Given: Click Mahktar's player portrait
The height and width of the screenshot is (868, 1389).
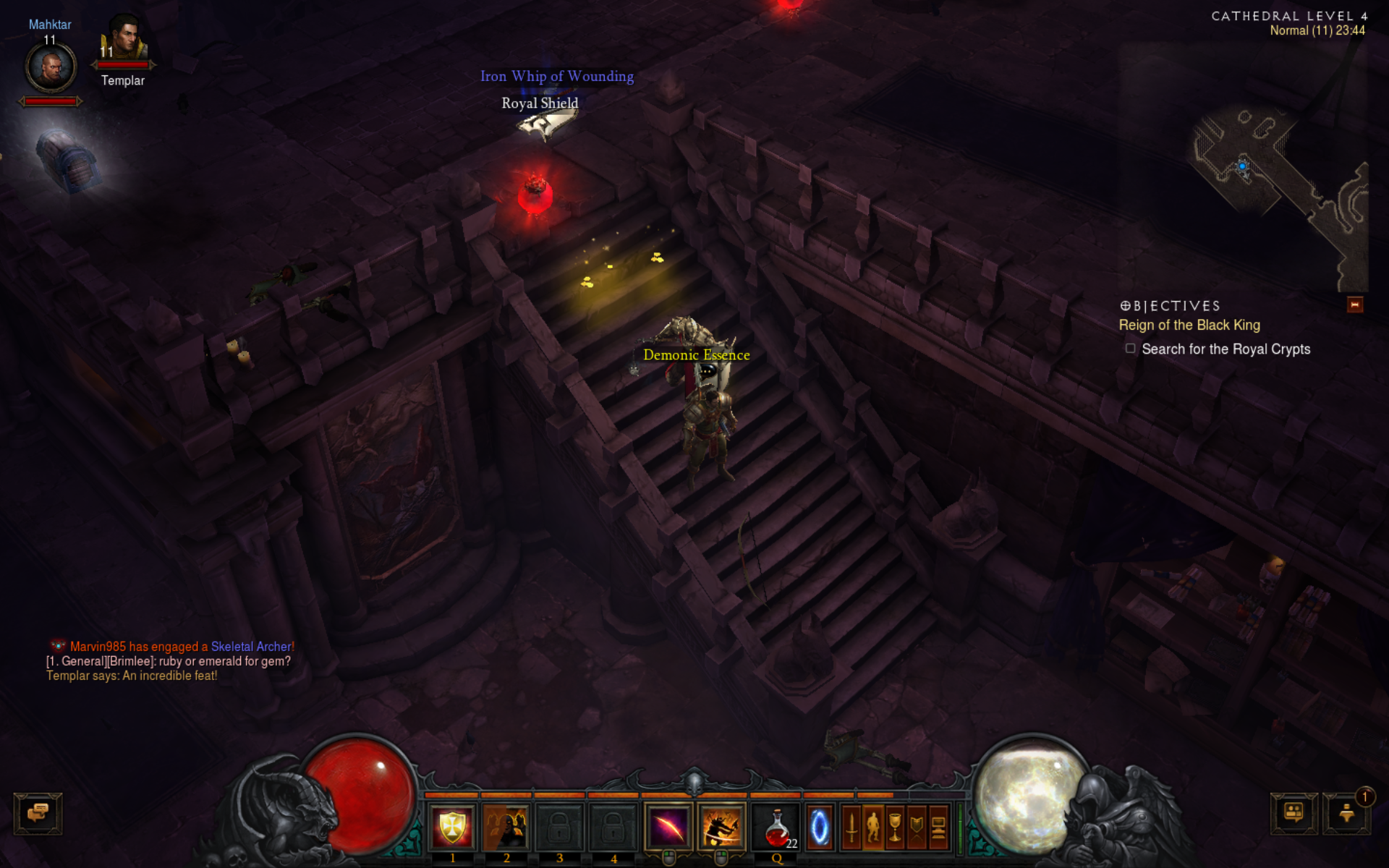Looking at the screenshot, I should click(x=51, y=68).
